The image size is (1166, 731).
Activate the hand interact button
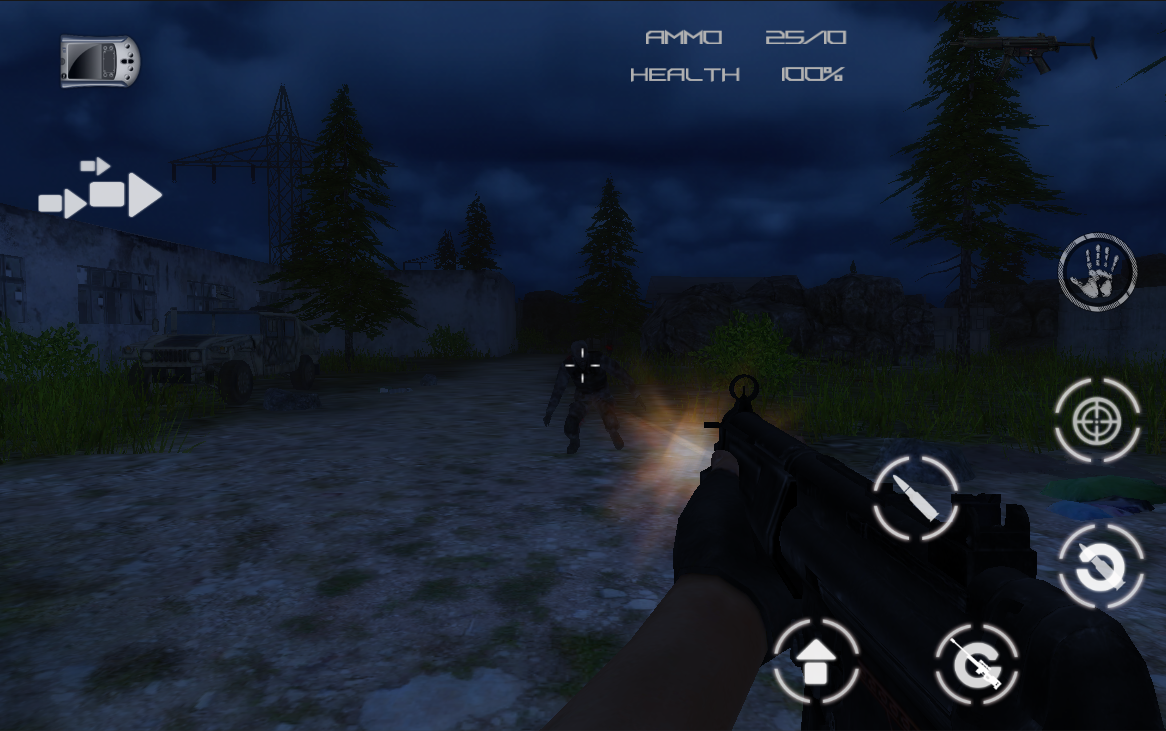tap(1097, 271)
